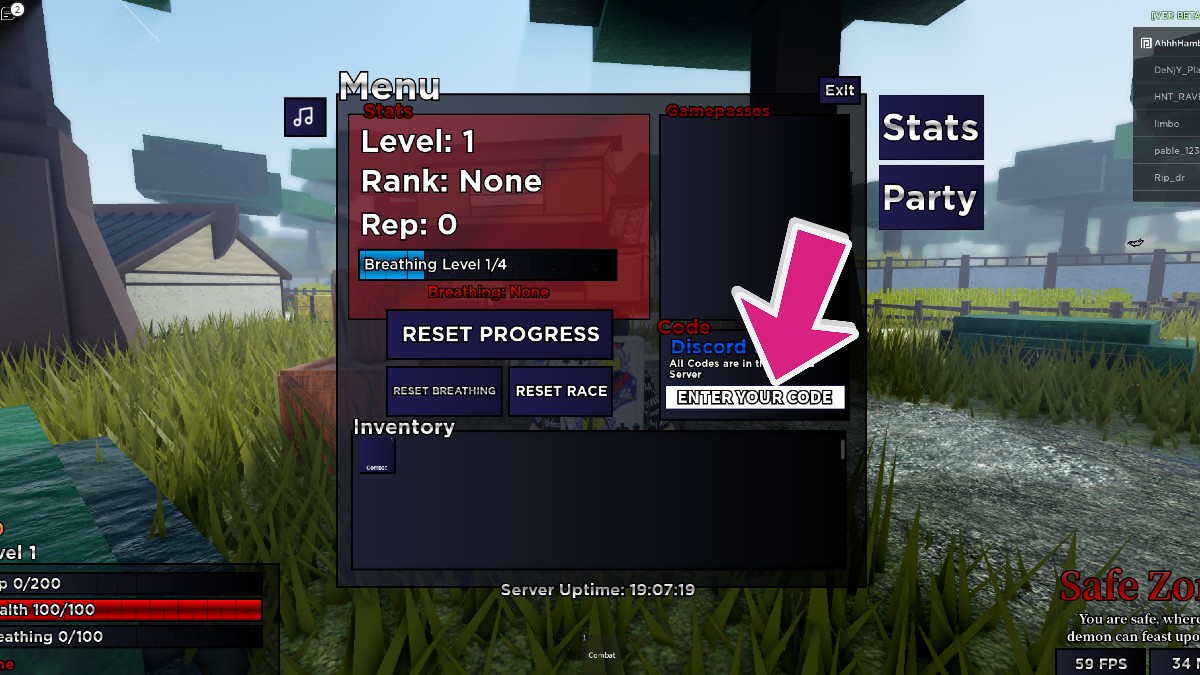Switch to the Stats panel
The width and height of the screenshot is (1200, 675).
930,128
